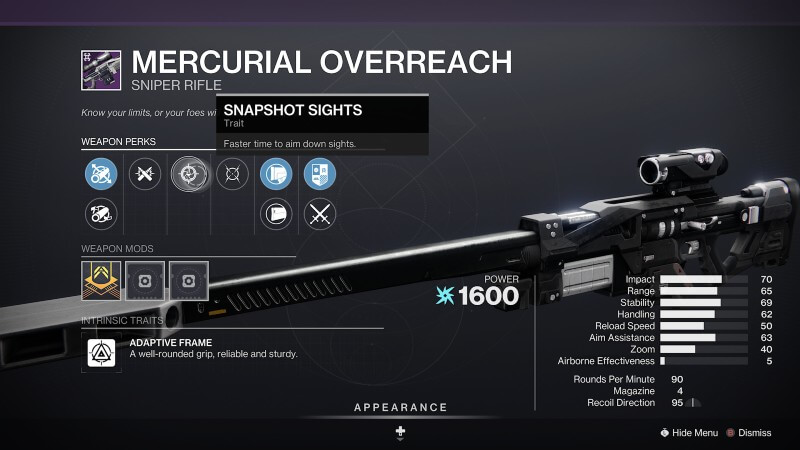Select the Snapshot Sights trait perk
The width and height of the screenshot is (800, 450).
[x=187, y=175]
